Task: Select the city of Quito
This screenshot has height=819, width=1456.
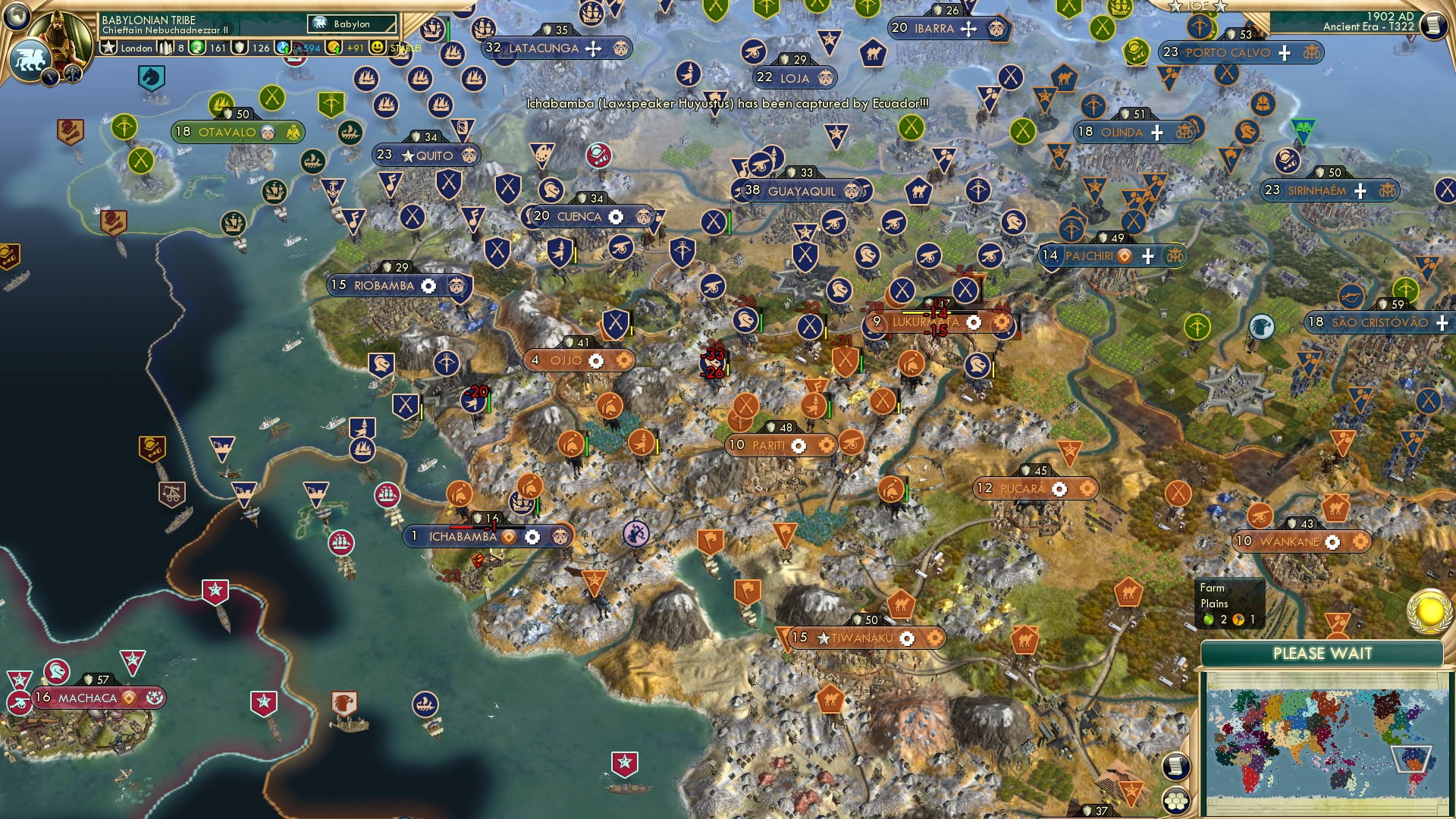Action: pyautogui.click(x=428, y=155)
